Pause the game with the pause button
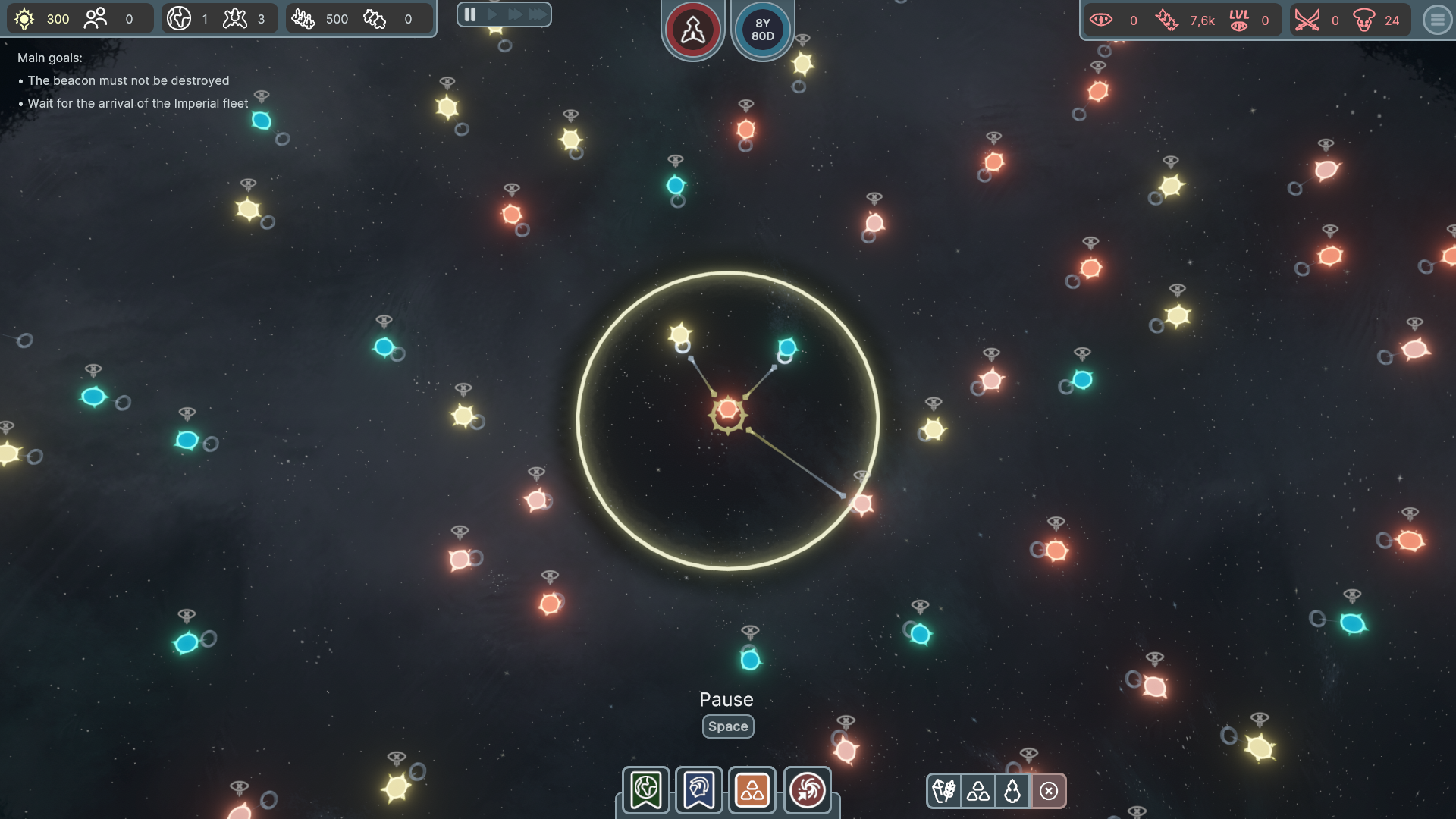Screen dimensions: 1456x819 [x=469, y=14]
